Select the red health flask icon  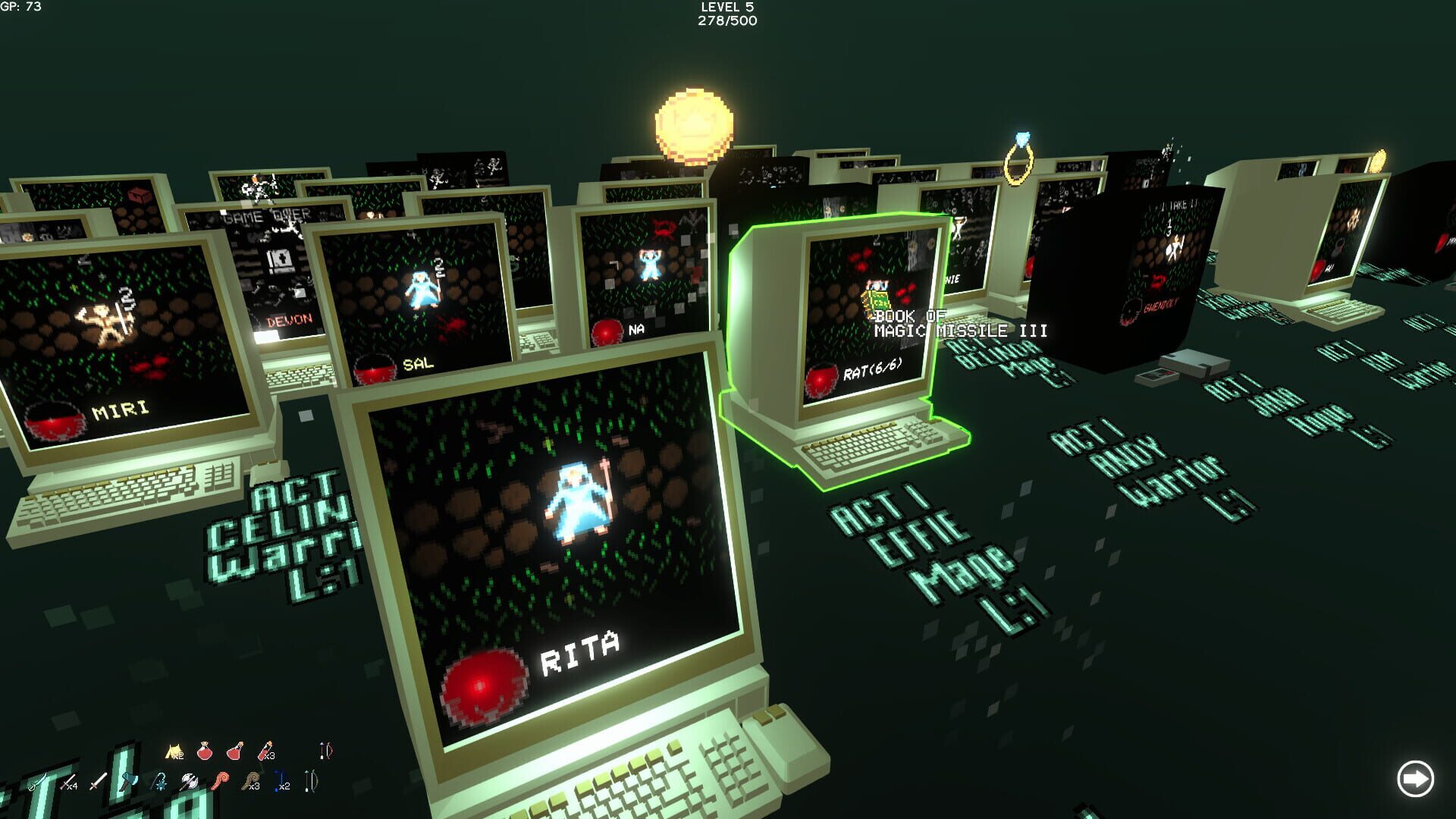click(234, 752)
